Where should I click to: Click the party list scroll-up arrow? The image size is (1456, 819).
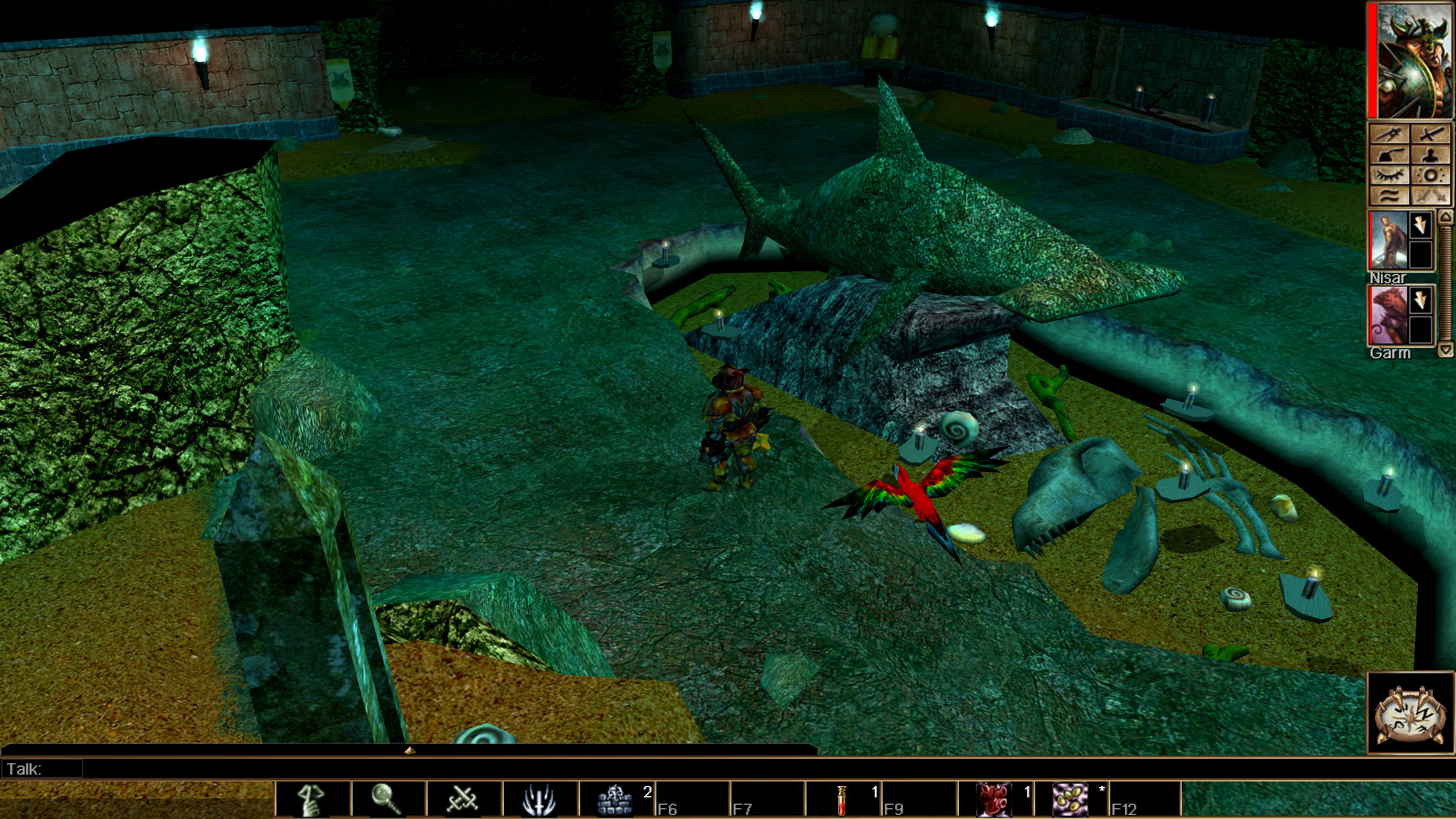click(1444, 220)
